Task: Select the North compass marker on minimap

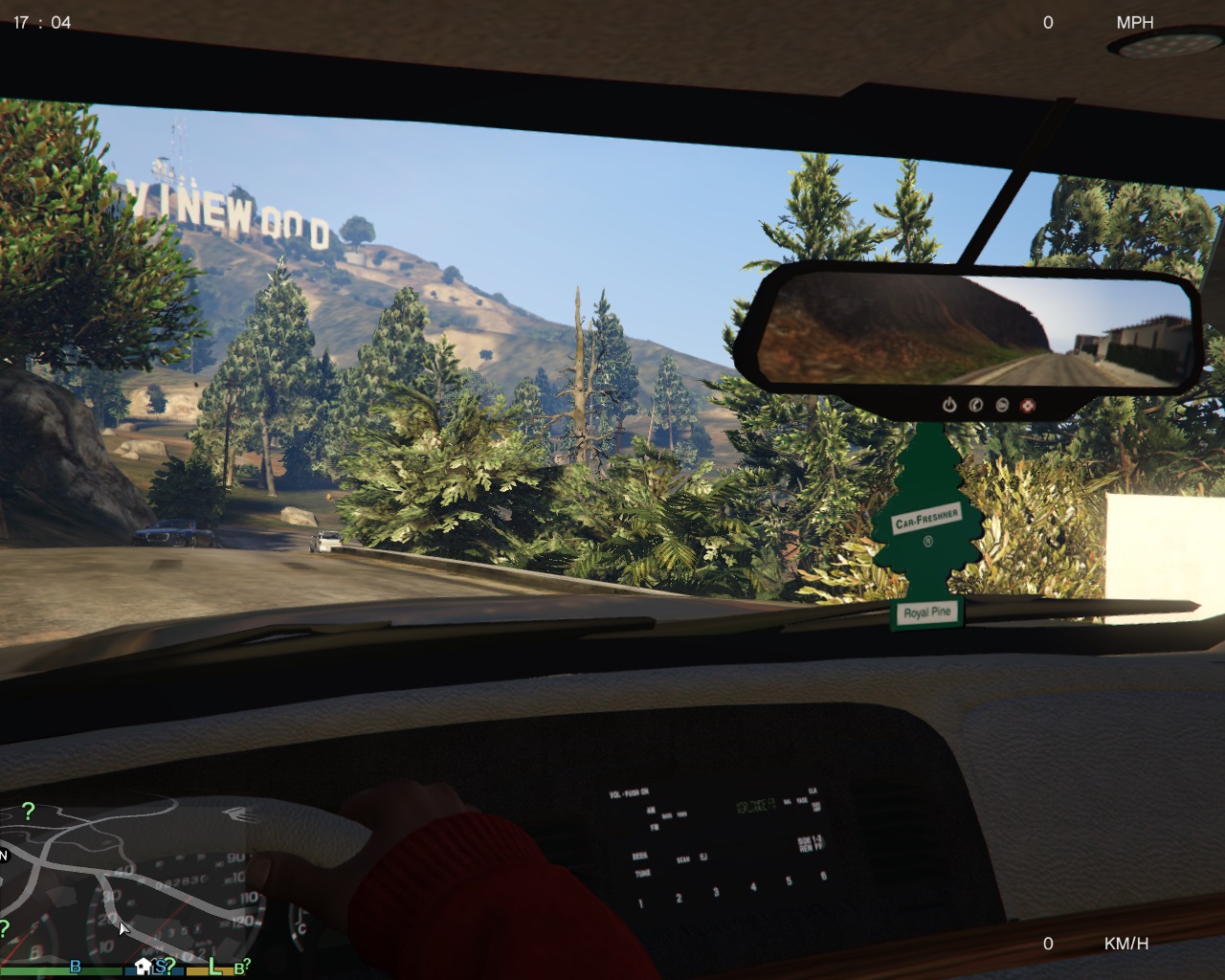Action: click(x=4, y=855)
